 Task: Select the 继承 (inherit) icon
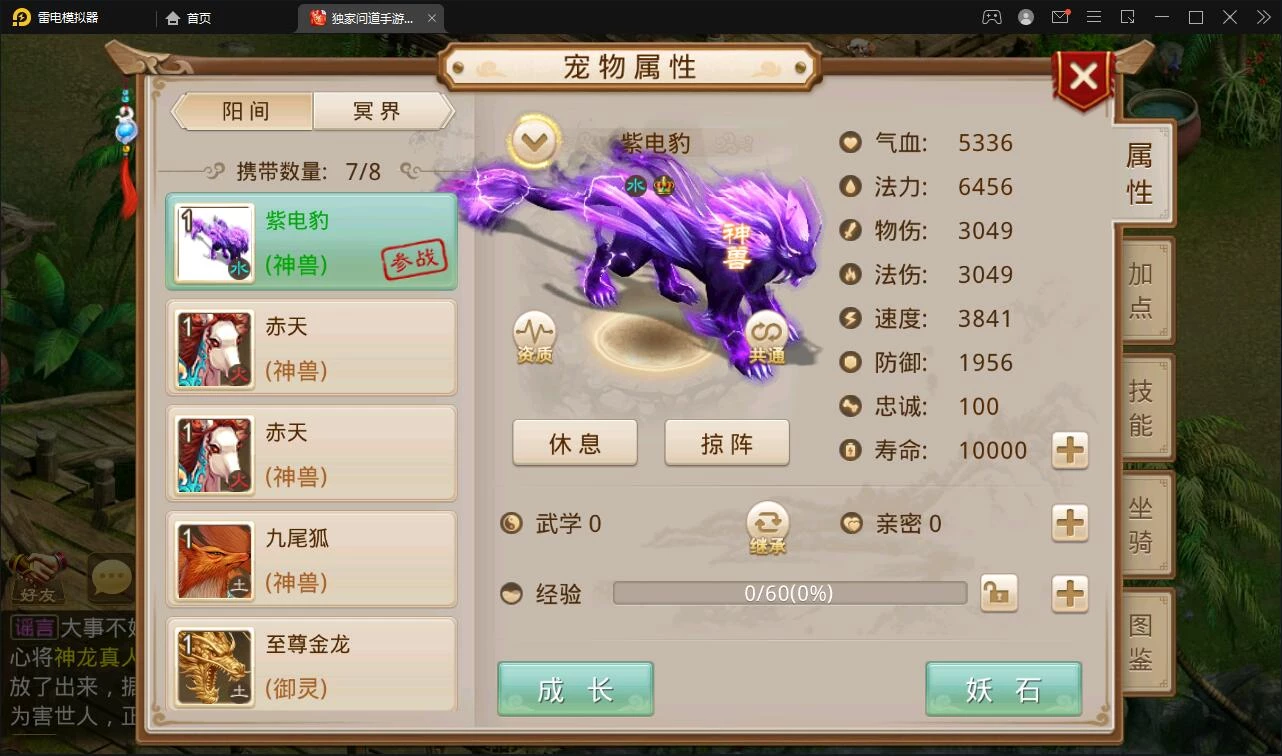click(x=768, y=523)
